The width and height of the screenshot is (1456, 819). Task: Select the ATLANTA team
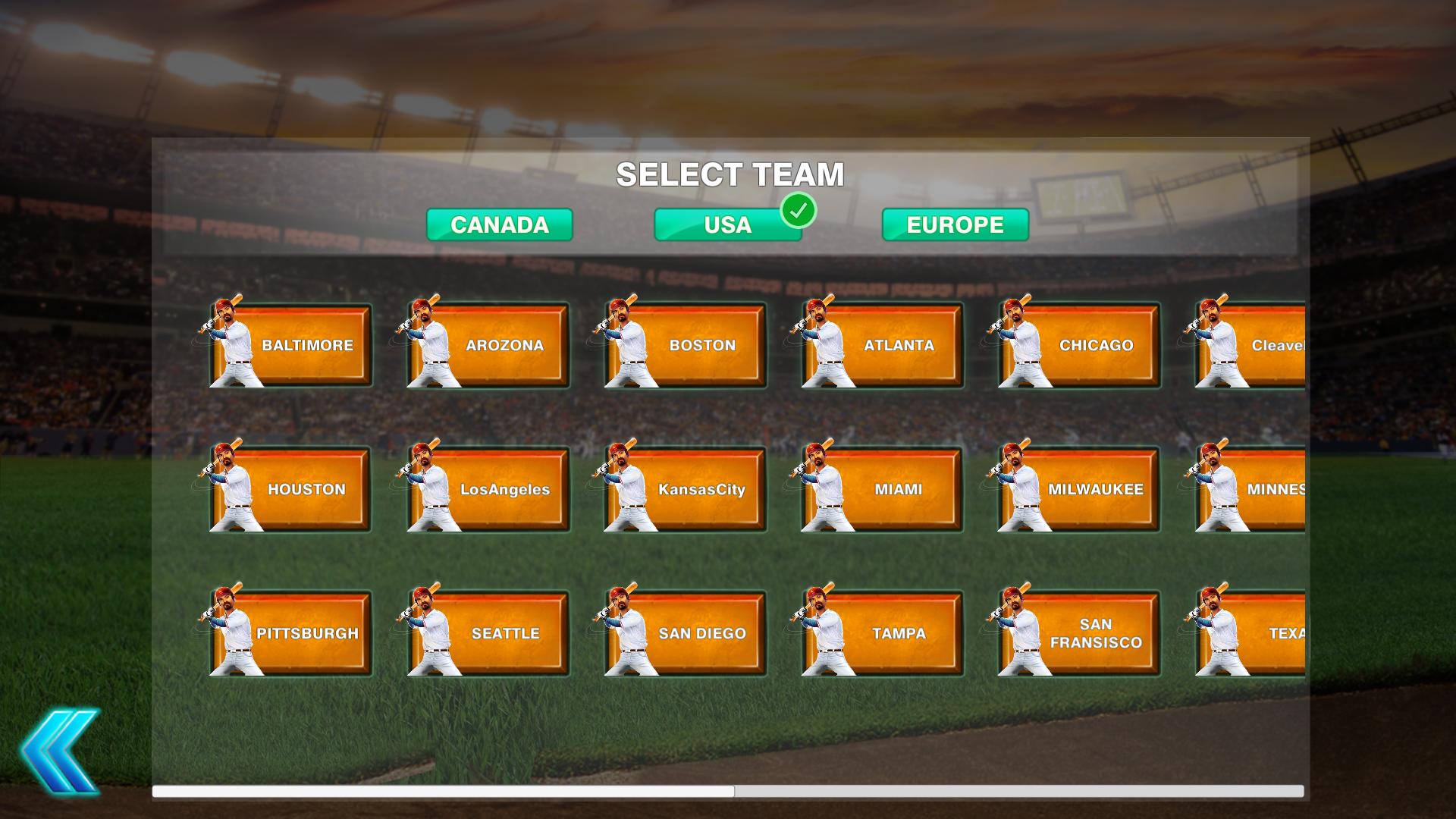[899, 345]
